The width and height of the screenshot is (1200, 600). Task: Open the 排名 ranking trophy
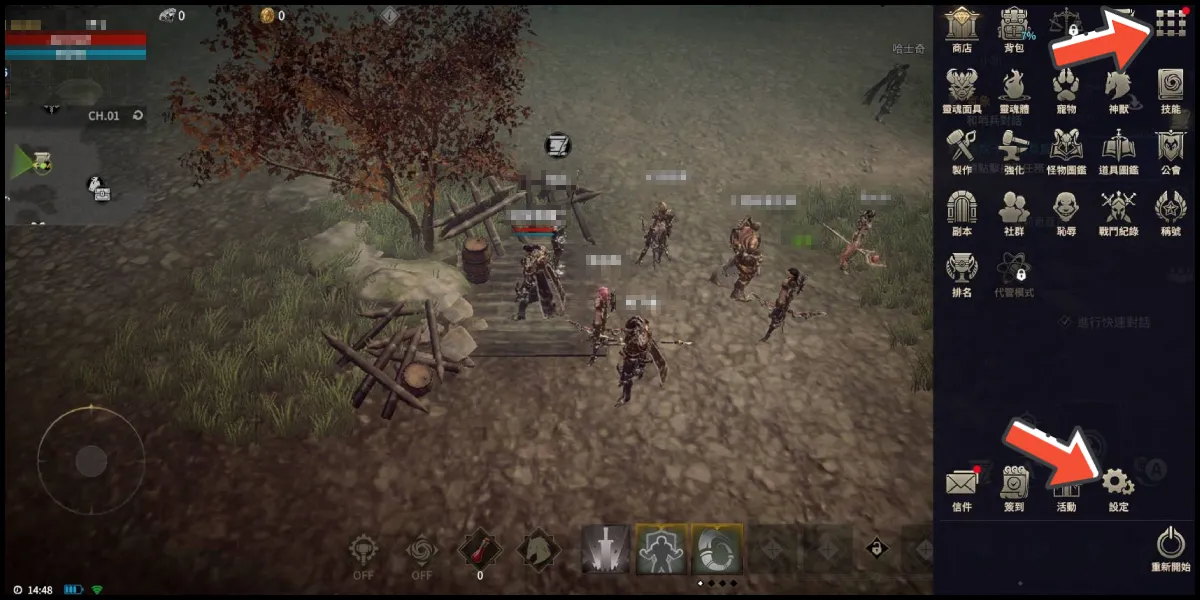coord(962,268)
